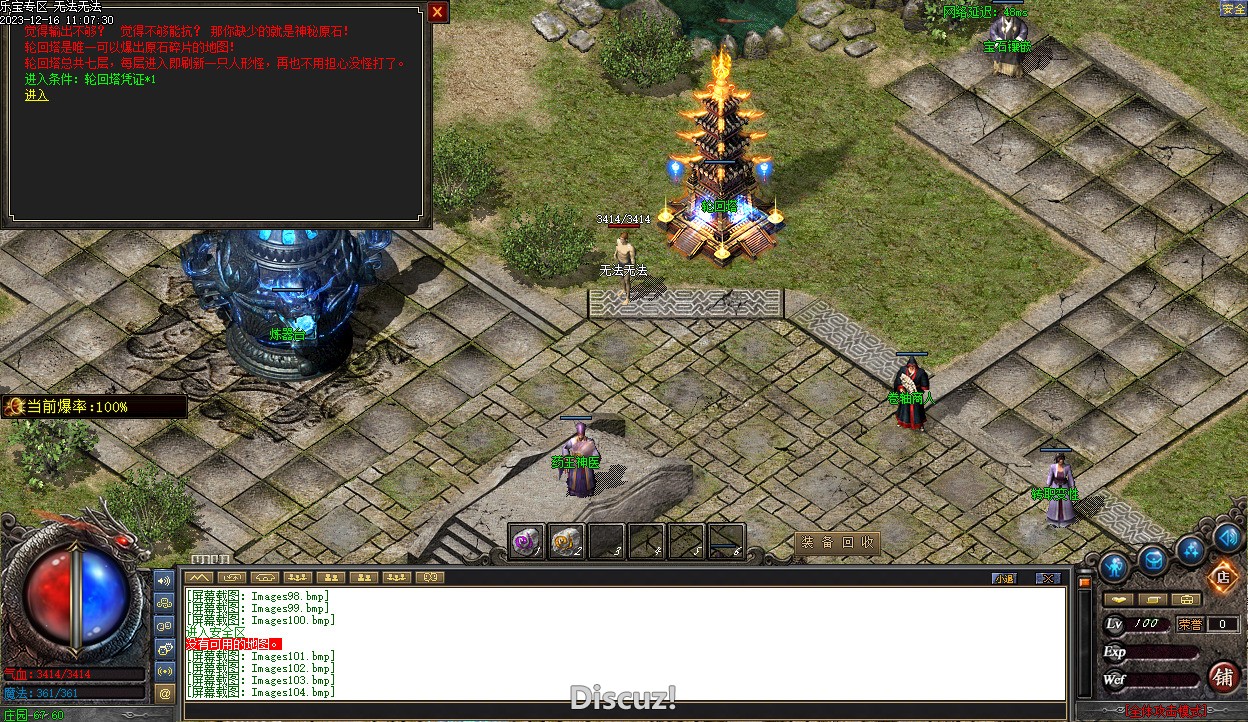
Task: Open the 店 shop diamond button
Action: pos(1222,577)
